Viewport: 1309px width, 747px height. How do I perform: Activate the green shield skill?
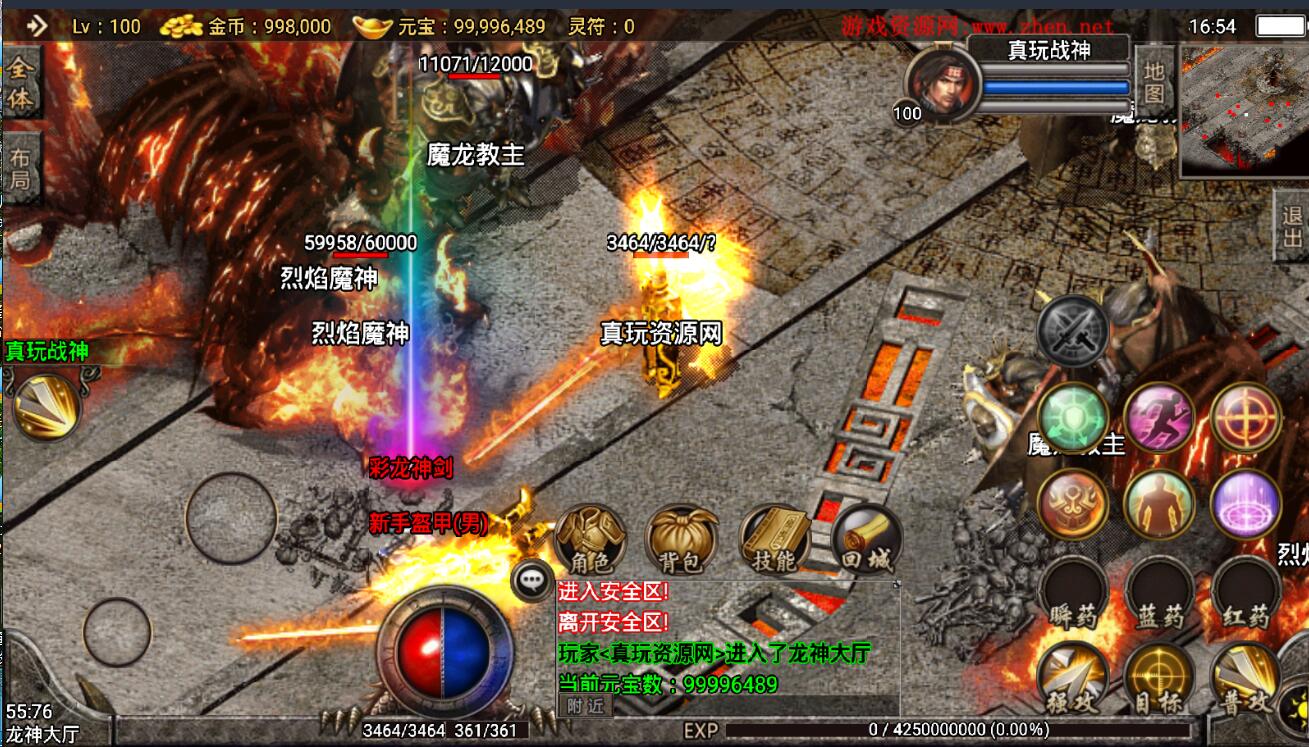coord(1073,417)
